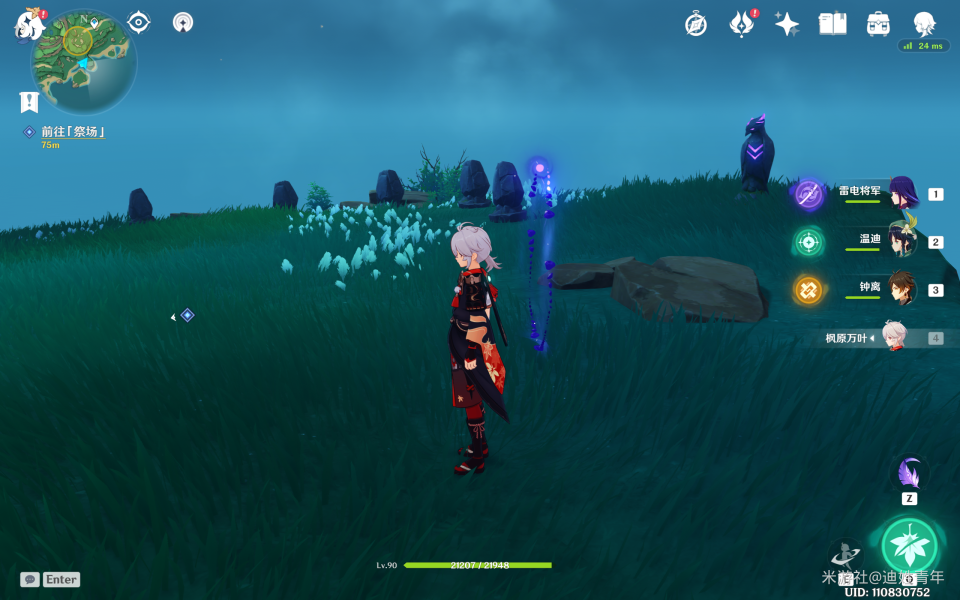Viewport: 960px width, 600px height.
Task: Activate the elemental sight eye icon
Action: (x=139, y=22)
